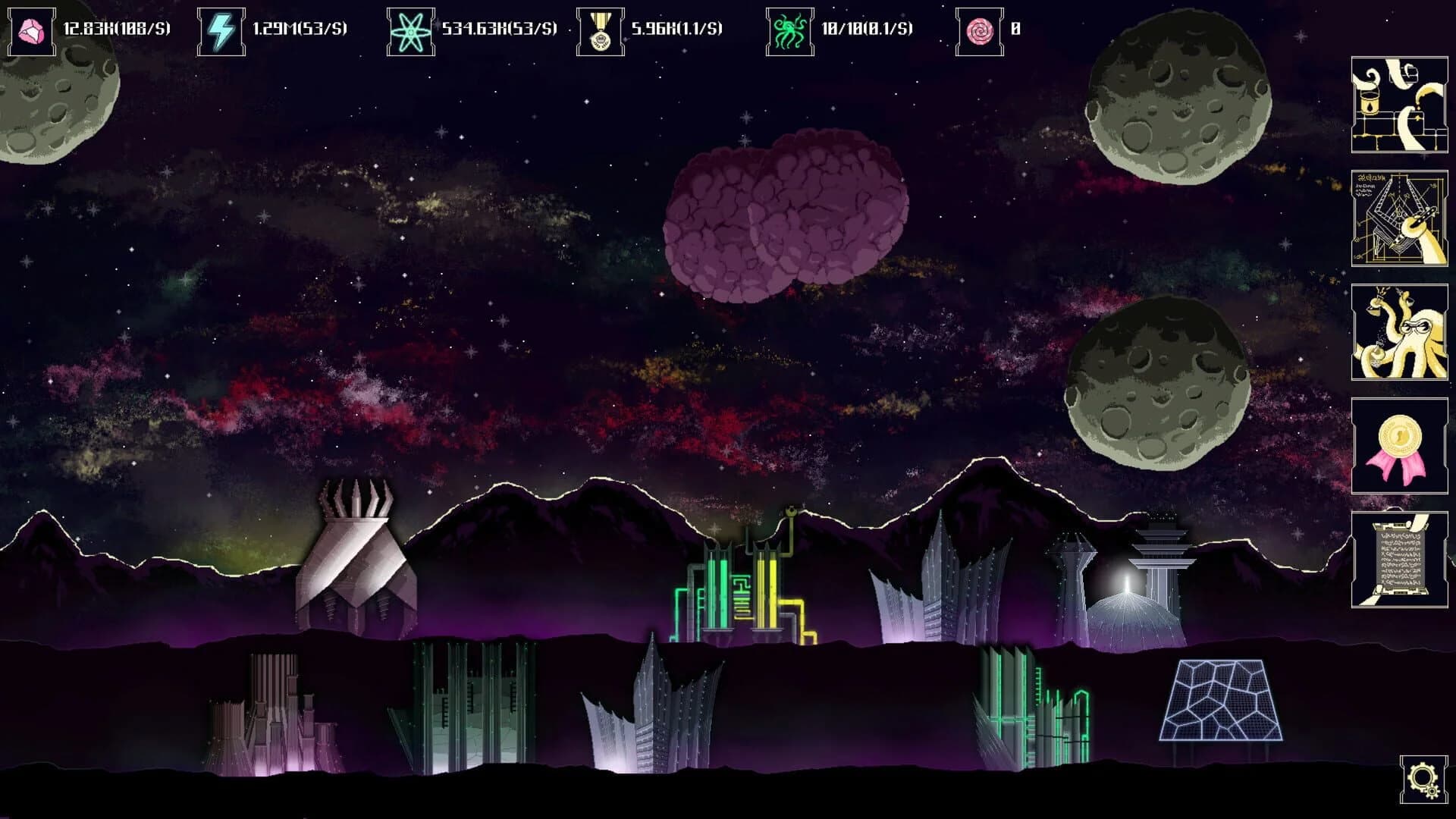Click the glowing green-yellow factory building
Screen dimensions: 1456x819
click(x=743, y=591)
